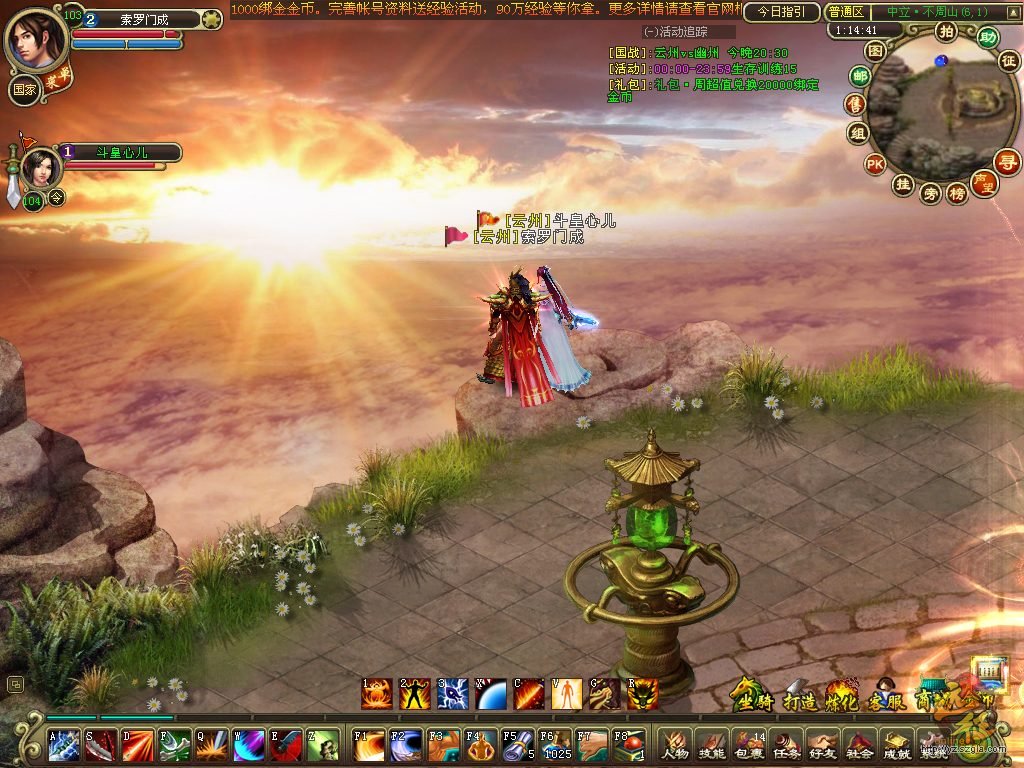The image size is (1024, 768).
Task: Open the 图 map button by the minimap
Action: (x=876, y=51)
